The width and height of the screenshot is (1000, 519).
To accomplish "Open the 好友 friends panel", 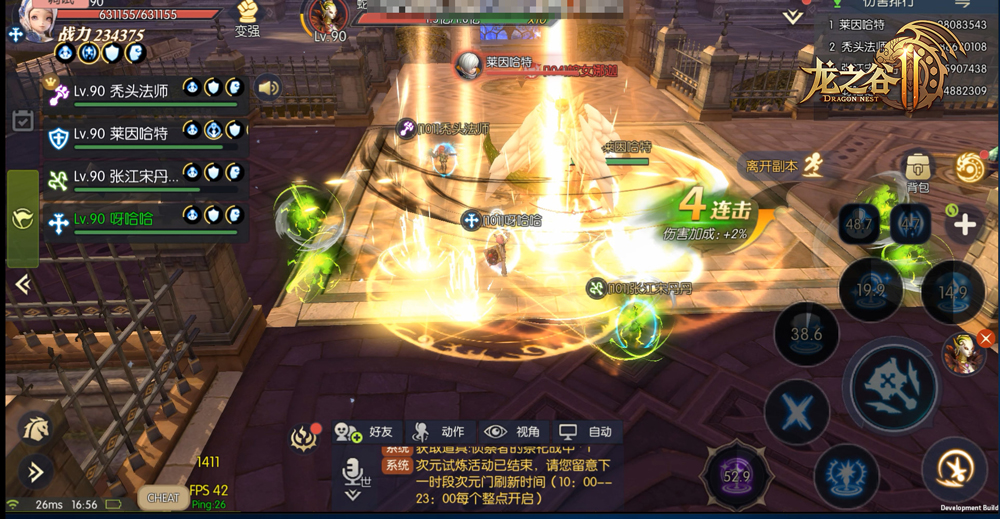I will 366,432.
